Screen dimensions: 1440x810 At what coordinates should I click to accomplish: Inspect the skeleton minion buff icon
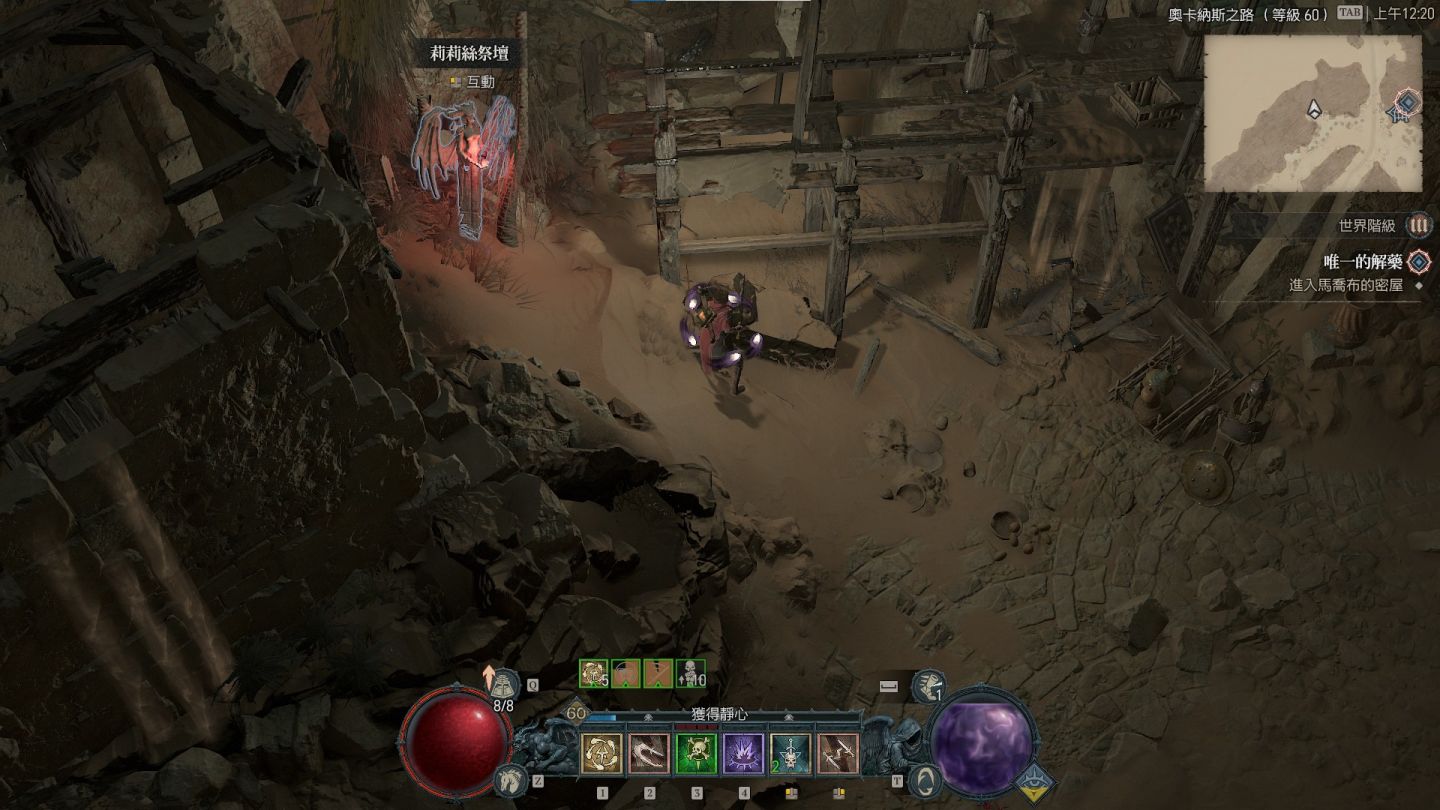tap(690, 674)
